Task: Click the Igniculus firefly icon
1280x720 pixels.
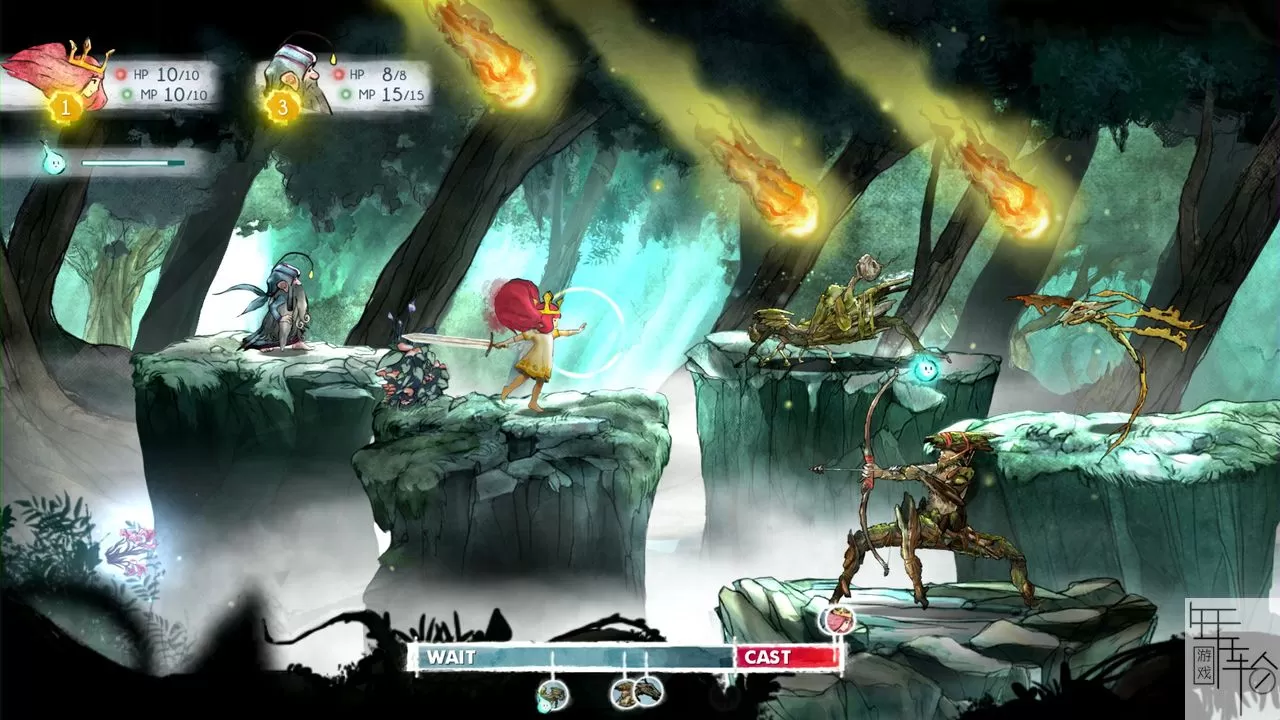Action: pyautogui.click(x=49, y=161)
